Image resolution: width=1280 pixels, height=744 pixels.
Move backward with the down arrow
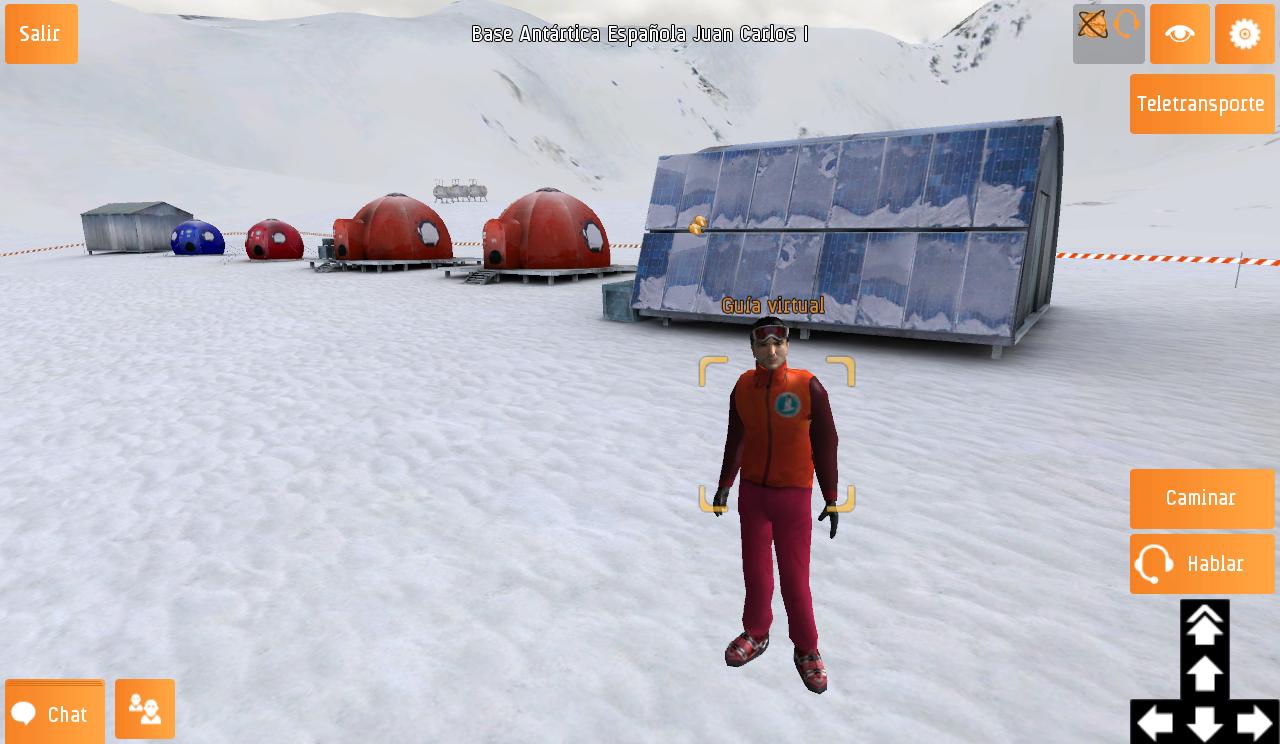point(1204,723)
